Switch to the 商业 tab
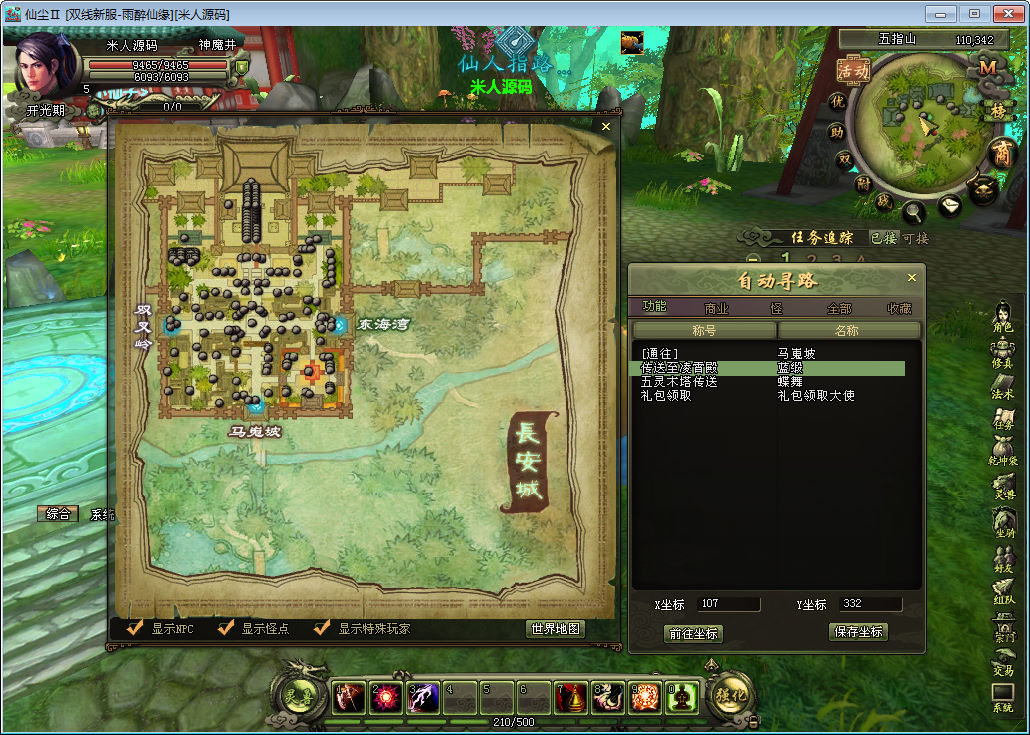1030x735 pixels. pyautogui.click(x=716, y=309)
